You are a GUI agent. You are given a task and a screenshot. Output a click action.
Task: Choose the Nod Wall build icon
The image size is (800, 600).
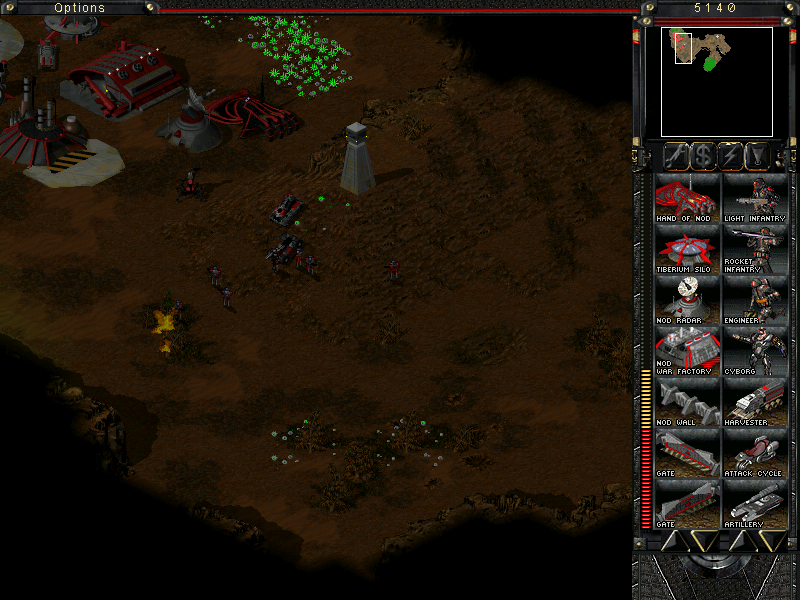[687, 402]
